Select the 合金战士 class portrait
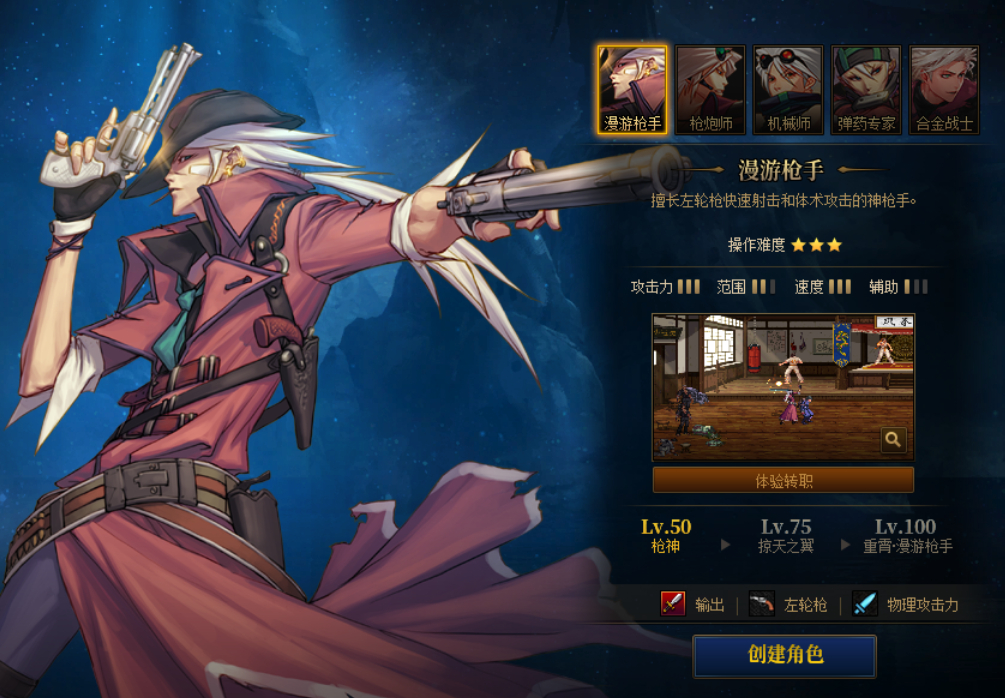The height and width of the screenshot is (698, 1005). pos(944,90)
